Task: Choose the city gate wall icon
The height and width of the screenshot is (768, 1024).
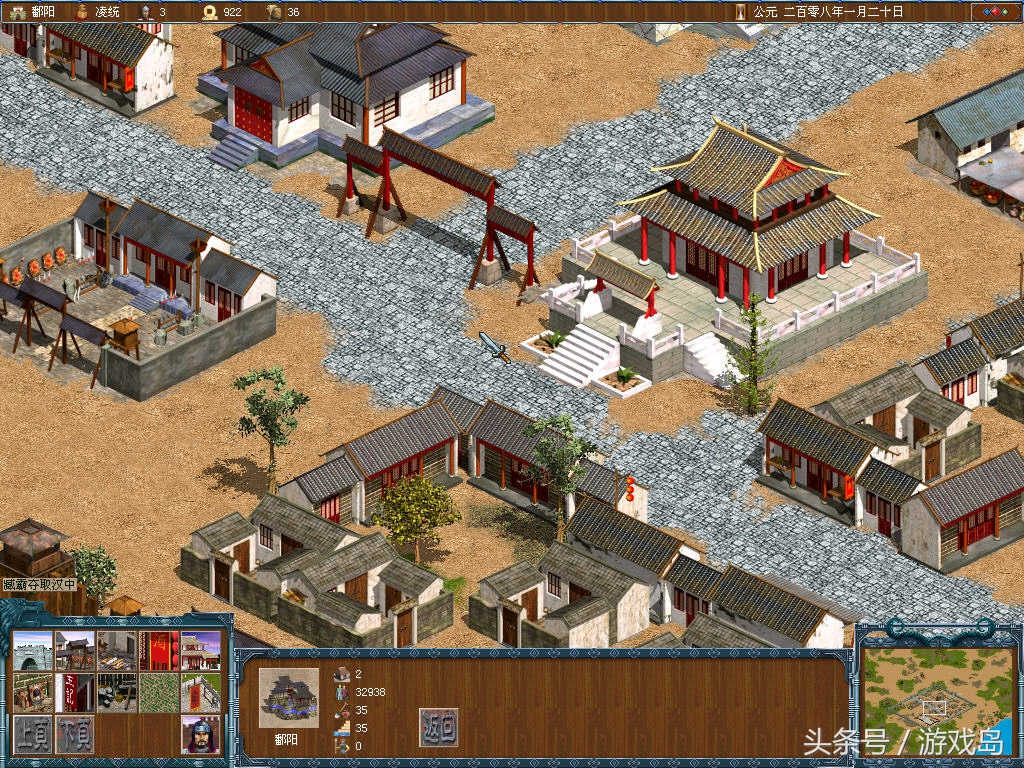Action: [32, 650]
